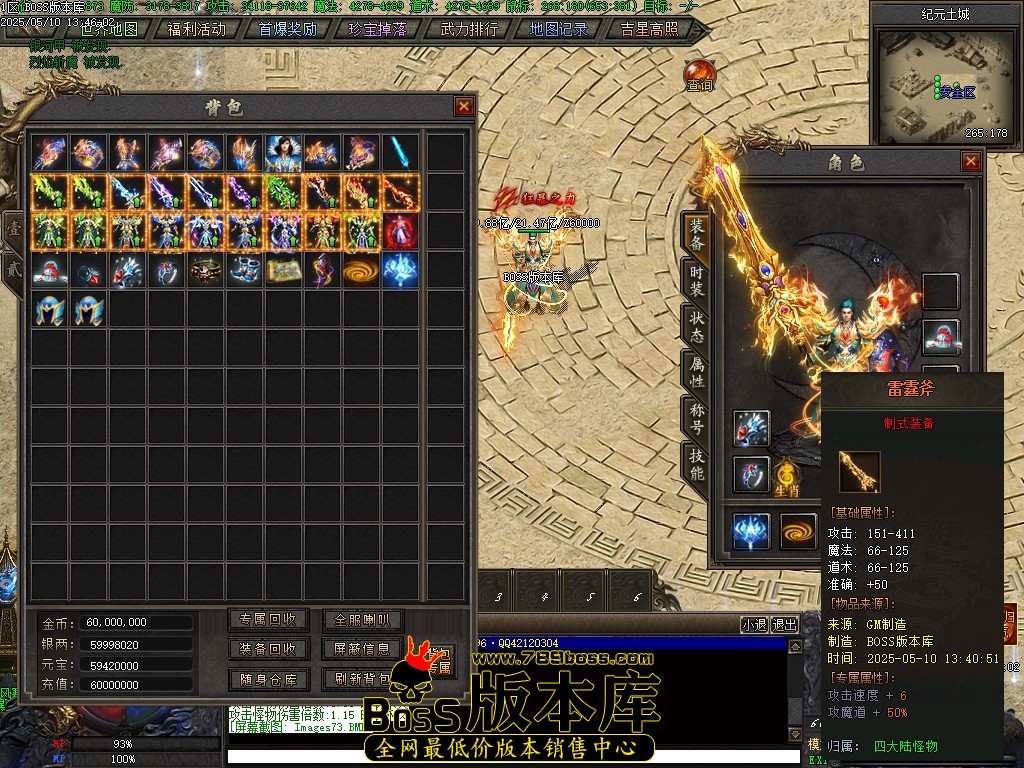Switch to the 属性 attributes tab
The image size is (1024, 768).
click(x=696, y=371)
